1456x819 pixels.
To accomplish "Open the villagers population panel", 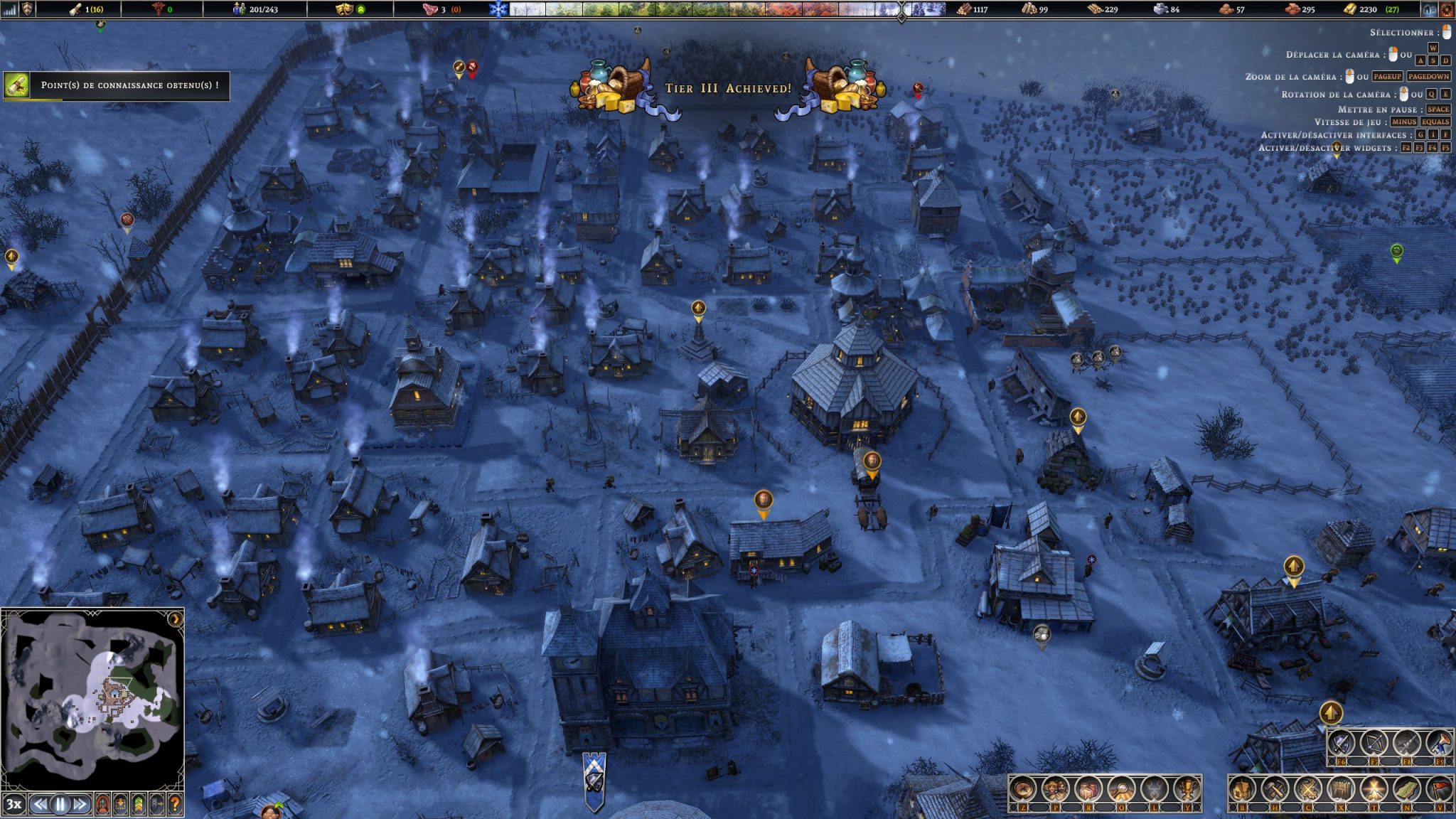I will coord(1056,789).
